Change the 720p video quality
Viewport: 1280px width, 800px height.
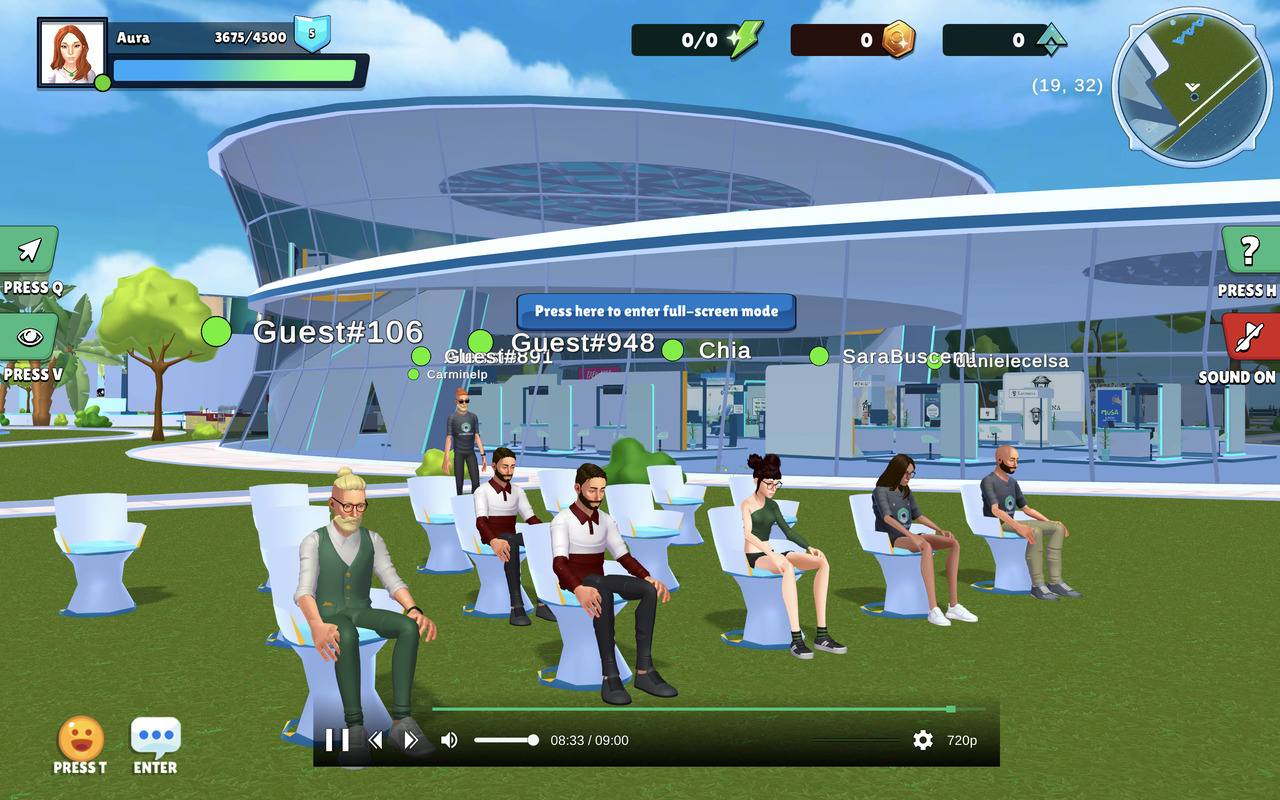[962, 740]
